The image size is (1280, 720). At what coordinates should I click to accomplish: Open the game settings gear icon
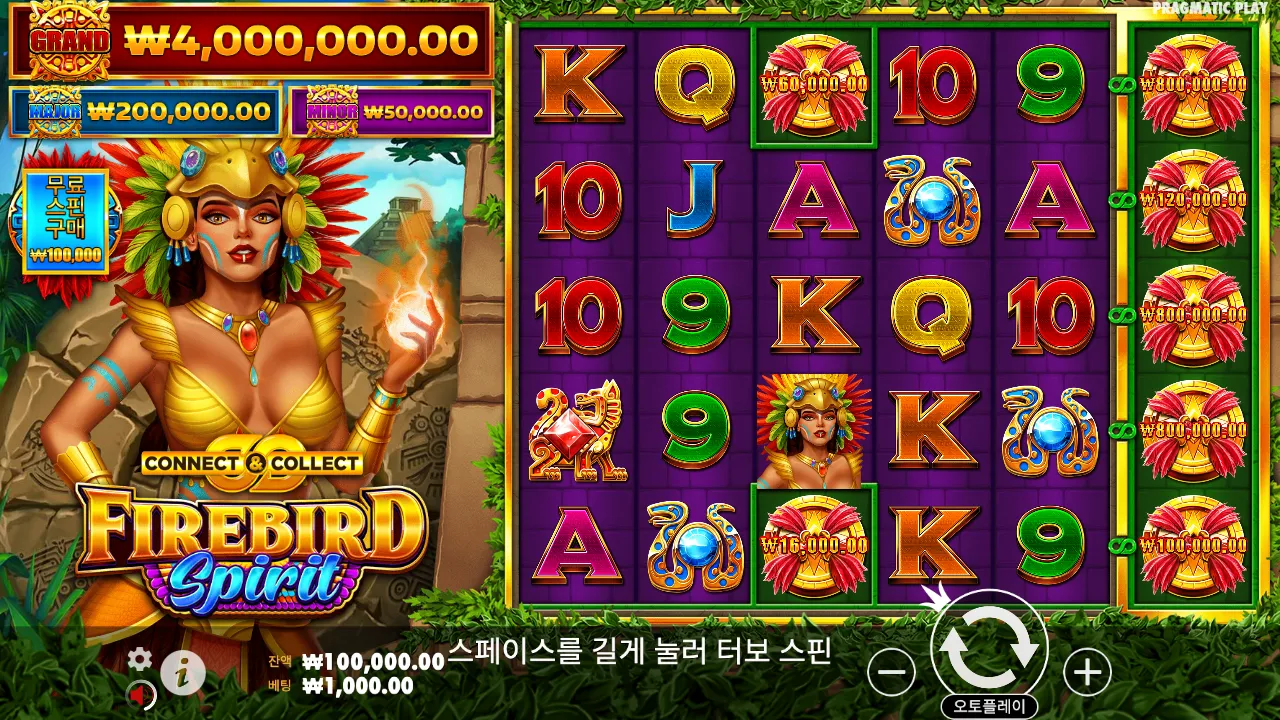point(138,660)
